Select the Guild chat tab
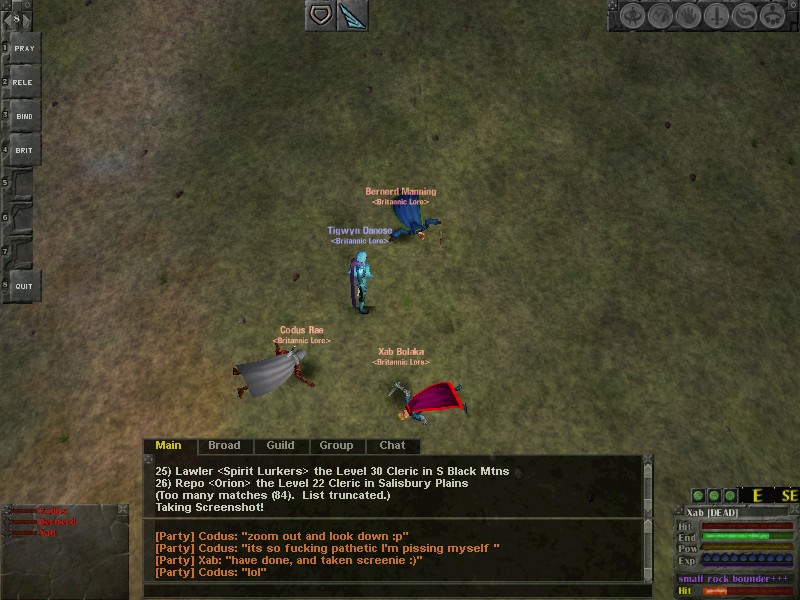Screen dimensions: 800x600 pyautogui.click(x=280, y=446)
